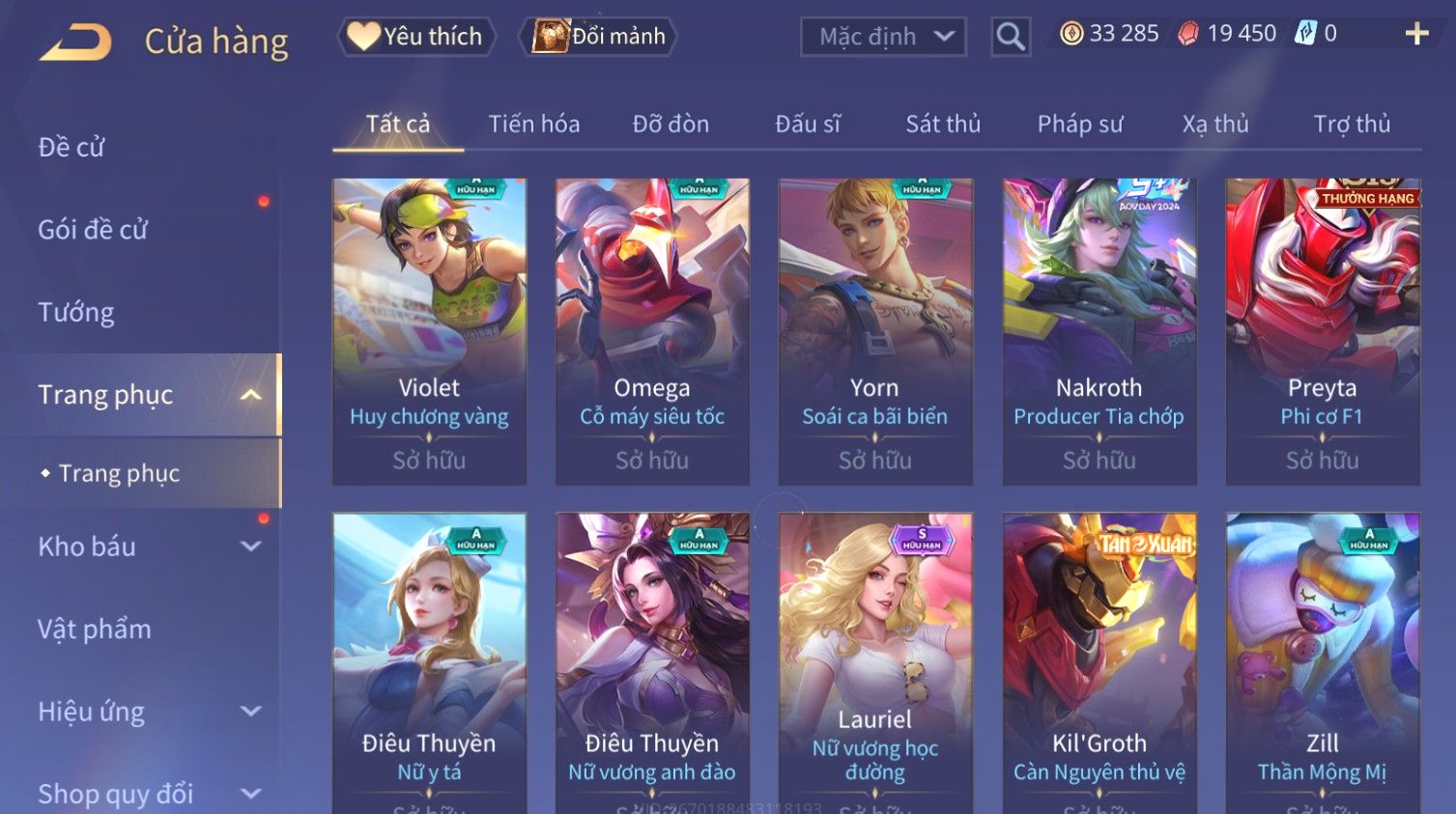Viewport: 1456px width, 814px height.
Task: Choose the Nakroth Producer Tia chớp skin
Action: tap(1099, 330)
